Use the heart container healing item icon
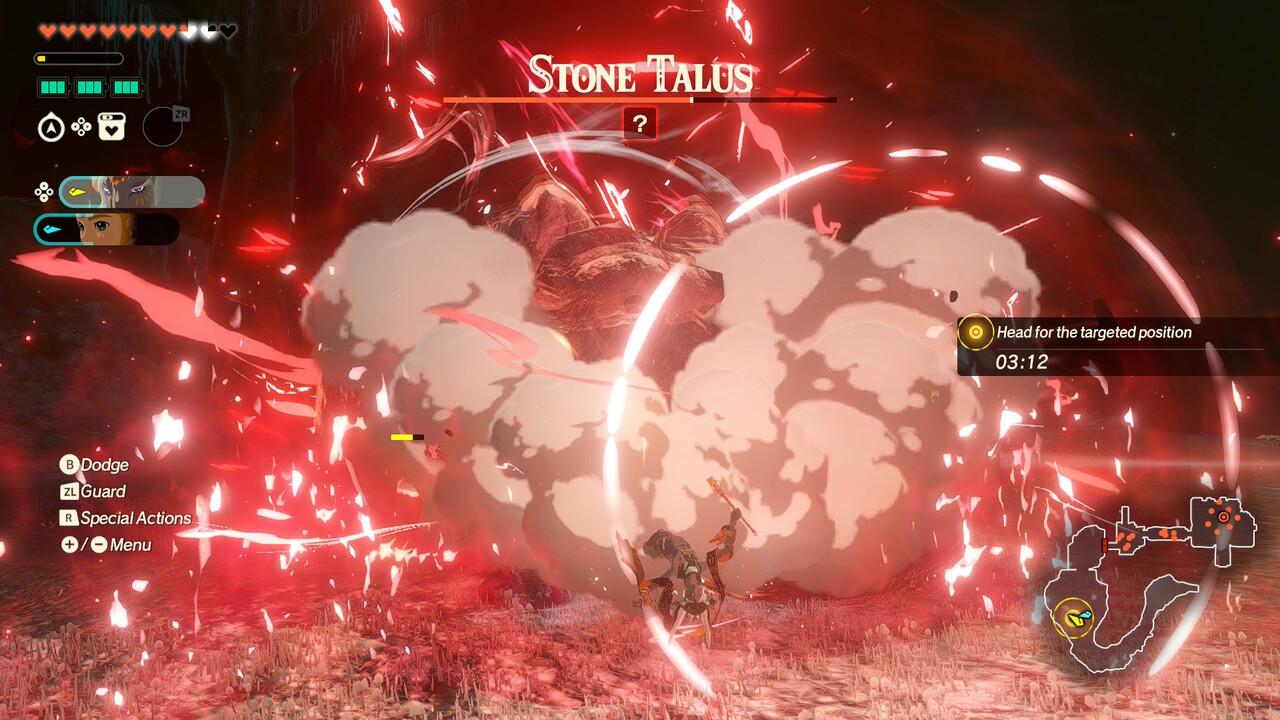1280x720 pixels. click(112, 127)
